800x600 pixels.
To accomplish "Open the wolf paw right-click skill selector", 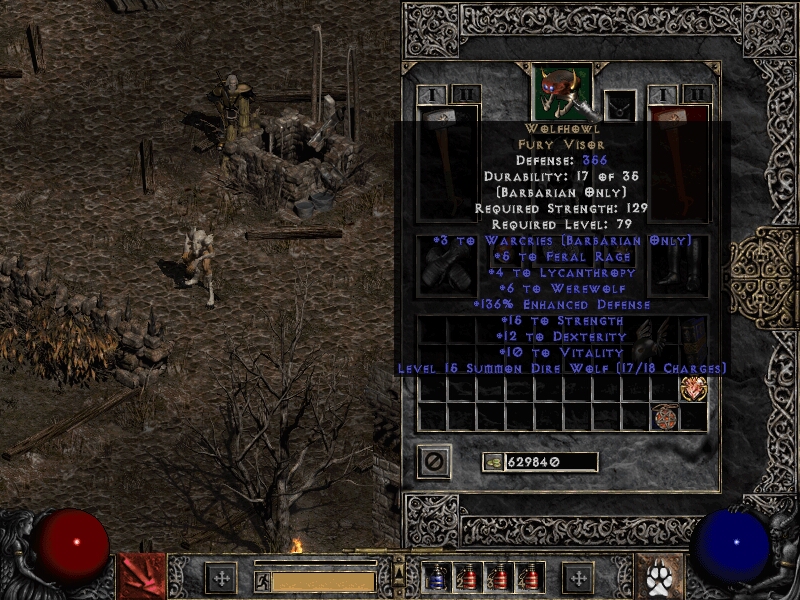I will [x=660, y=577].
